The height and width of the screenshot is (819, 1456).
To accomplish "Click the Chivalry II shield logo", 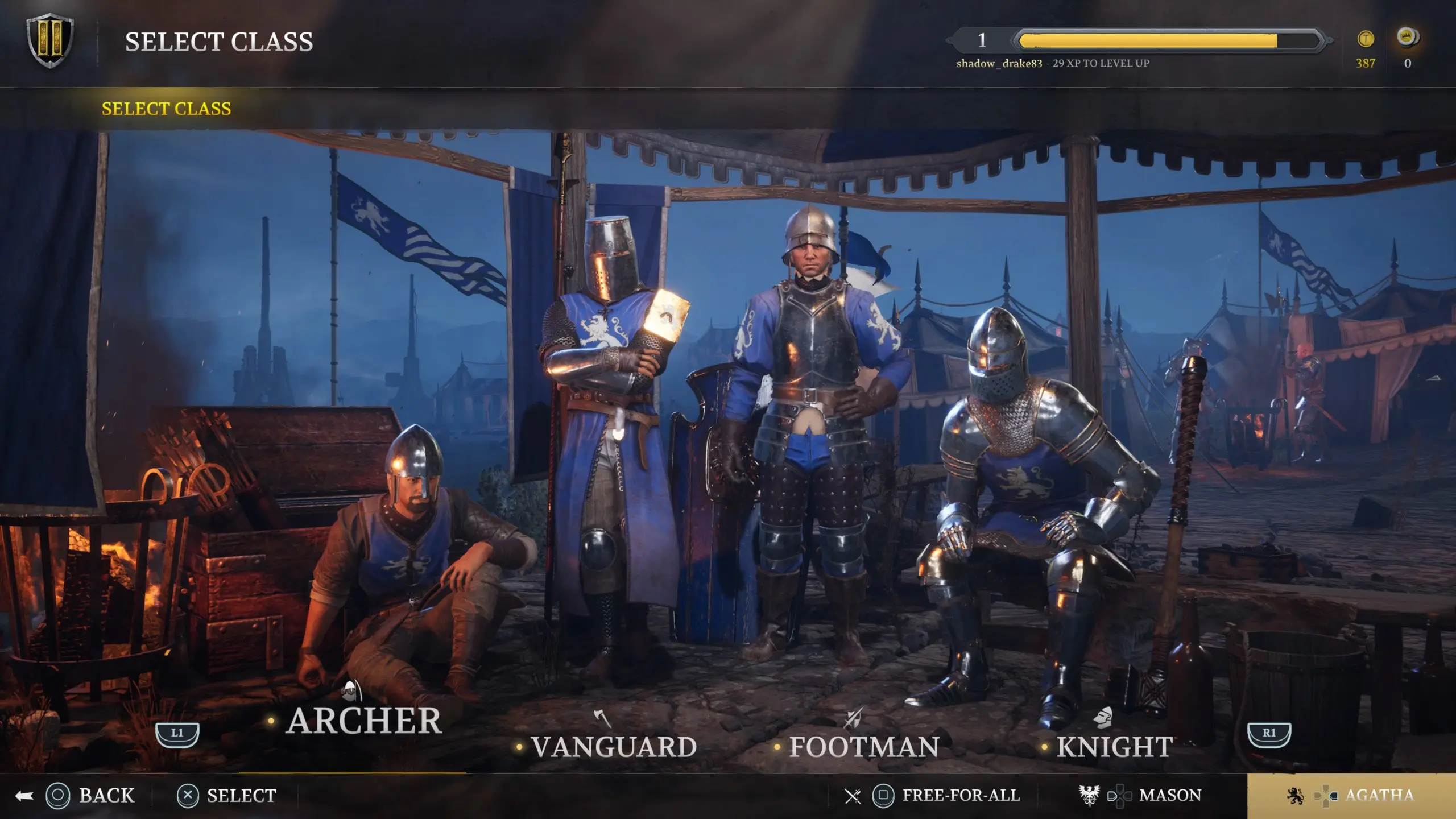I will [x=50, y=41].
